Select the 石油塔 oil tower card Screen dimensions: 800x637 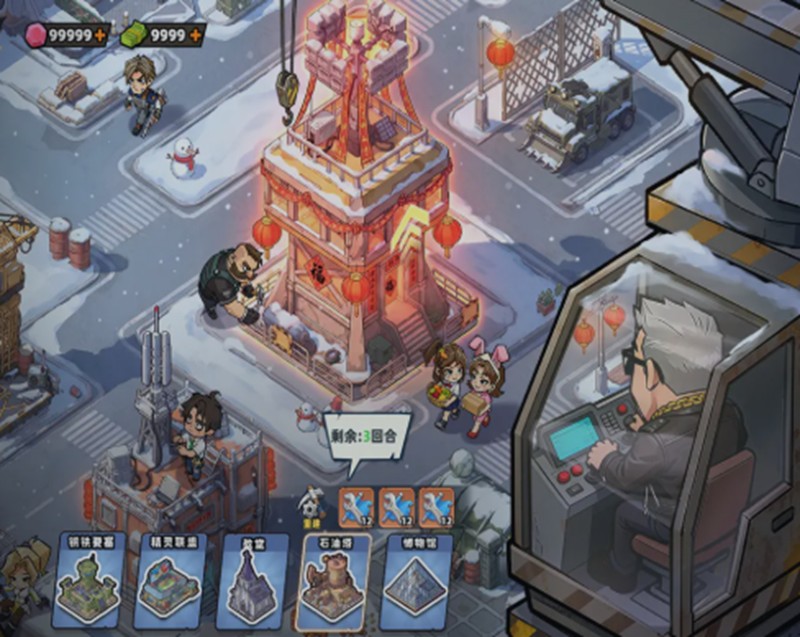[333, 581]
